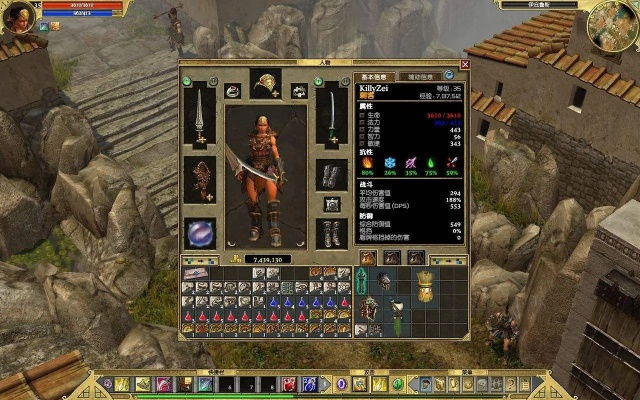
Task: Click the blue orb artifact slot
Action: pos(200,232)
